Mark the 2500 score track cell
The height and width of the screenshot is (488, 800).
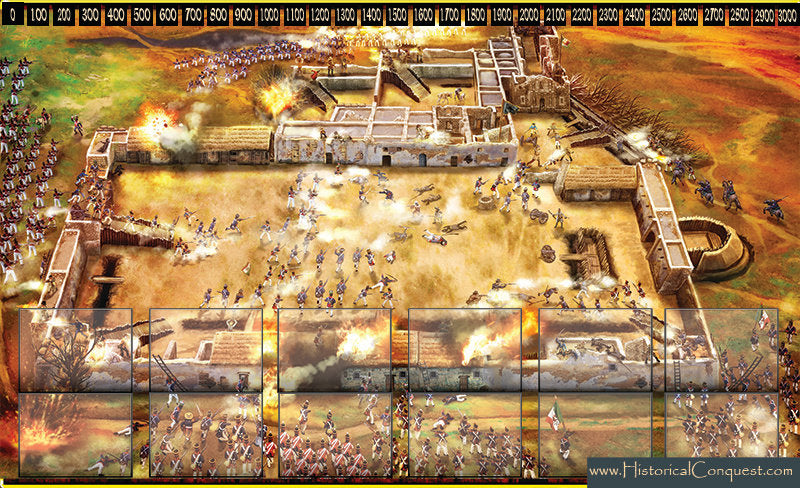661,17
